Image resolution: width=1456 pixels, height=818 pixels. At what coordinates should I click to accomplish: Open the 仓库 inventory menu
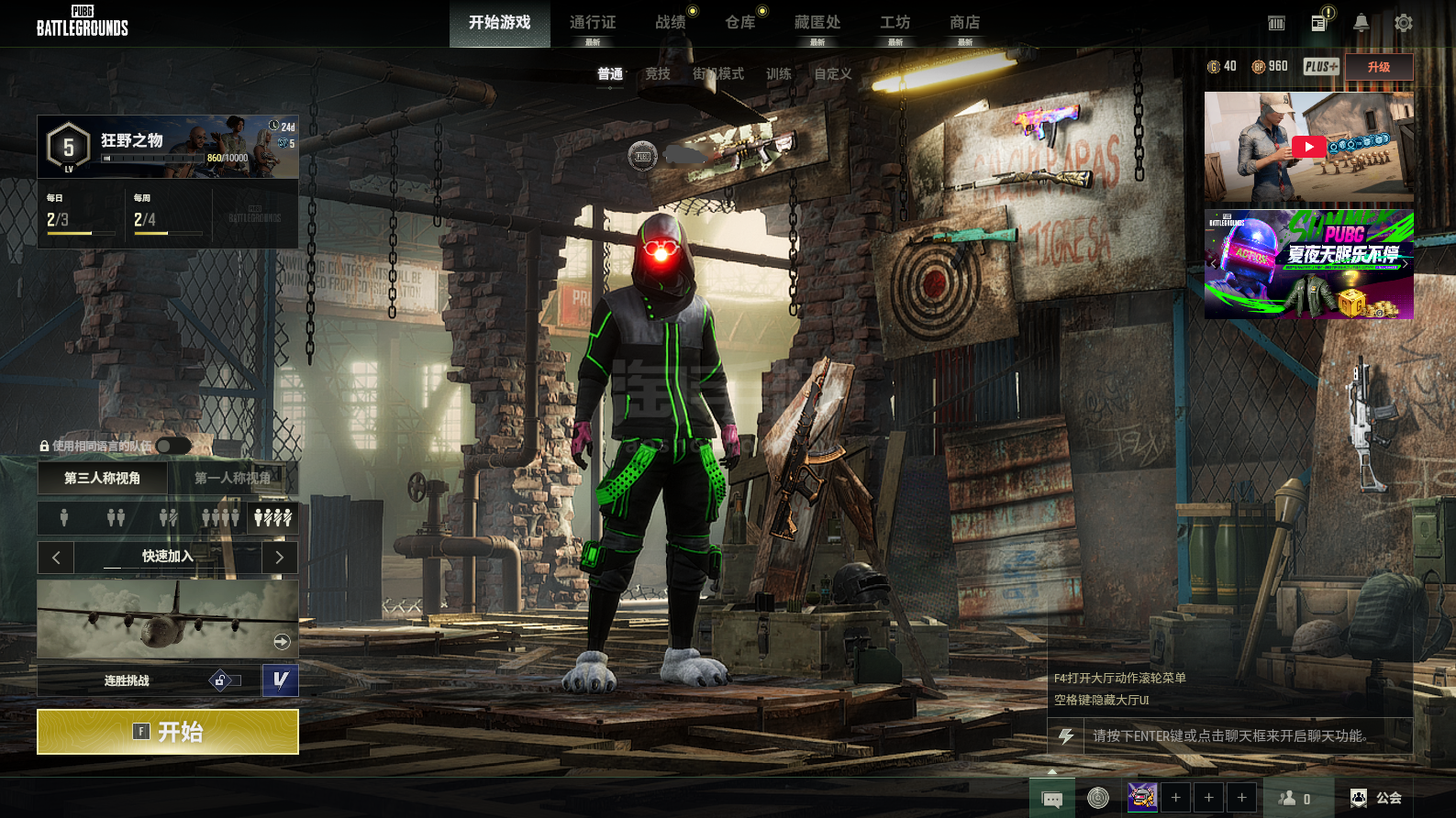[x=740, y=23]
